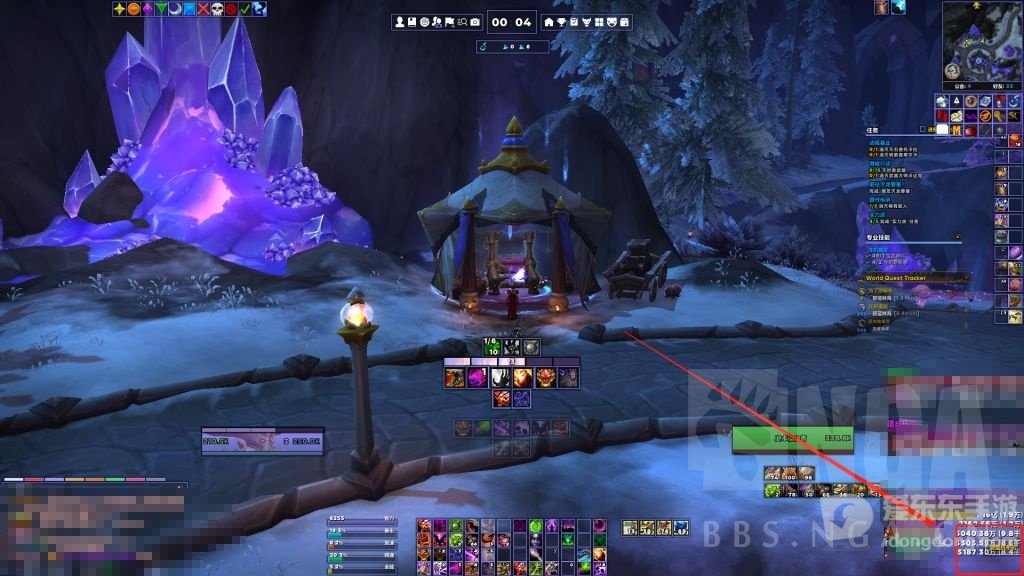Click the 任务 quest tracker header
The width and height of the screenshot is (1024, 576).
pos(873,130)
